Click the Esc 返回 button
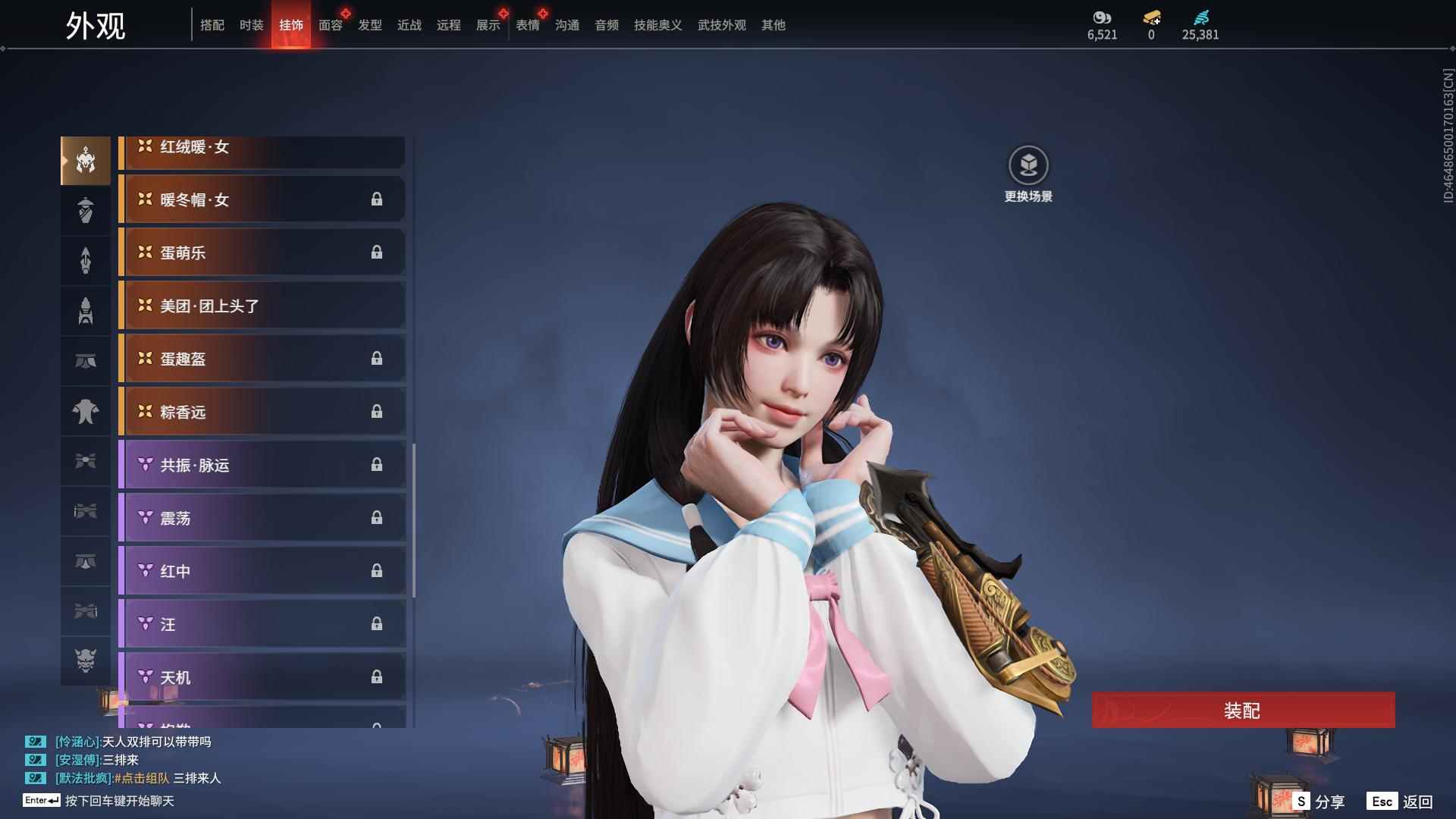Screen dimensions: 1456x819 pyautogui.click(x=1399, y=800)
